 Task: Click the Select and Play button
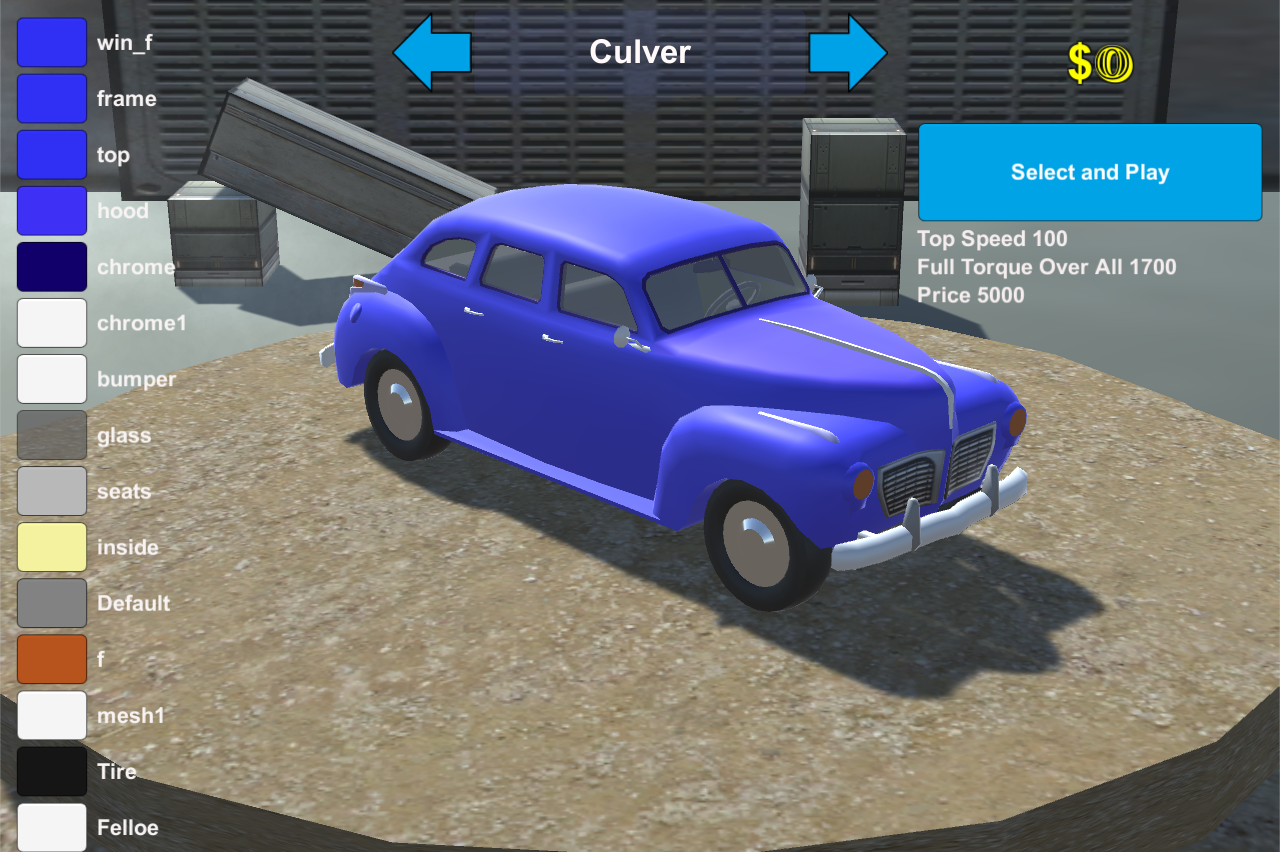click(1090, 172)
